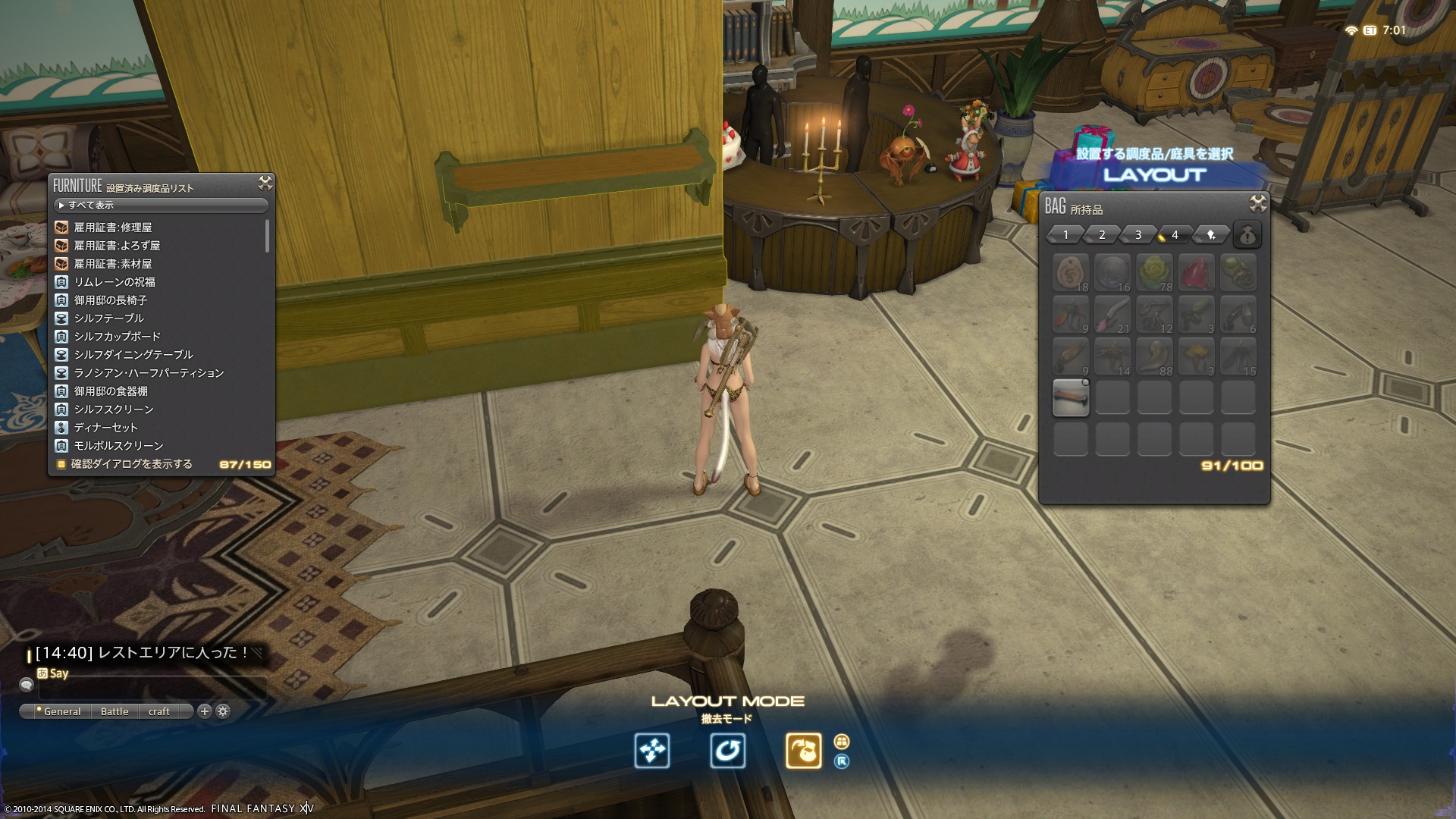Screen dimensions: 1456x819
Task: Open the crystal inventory tab
Action: click(x=1211, y=235)
